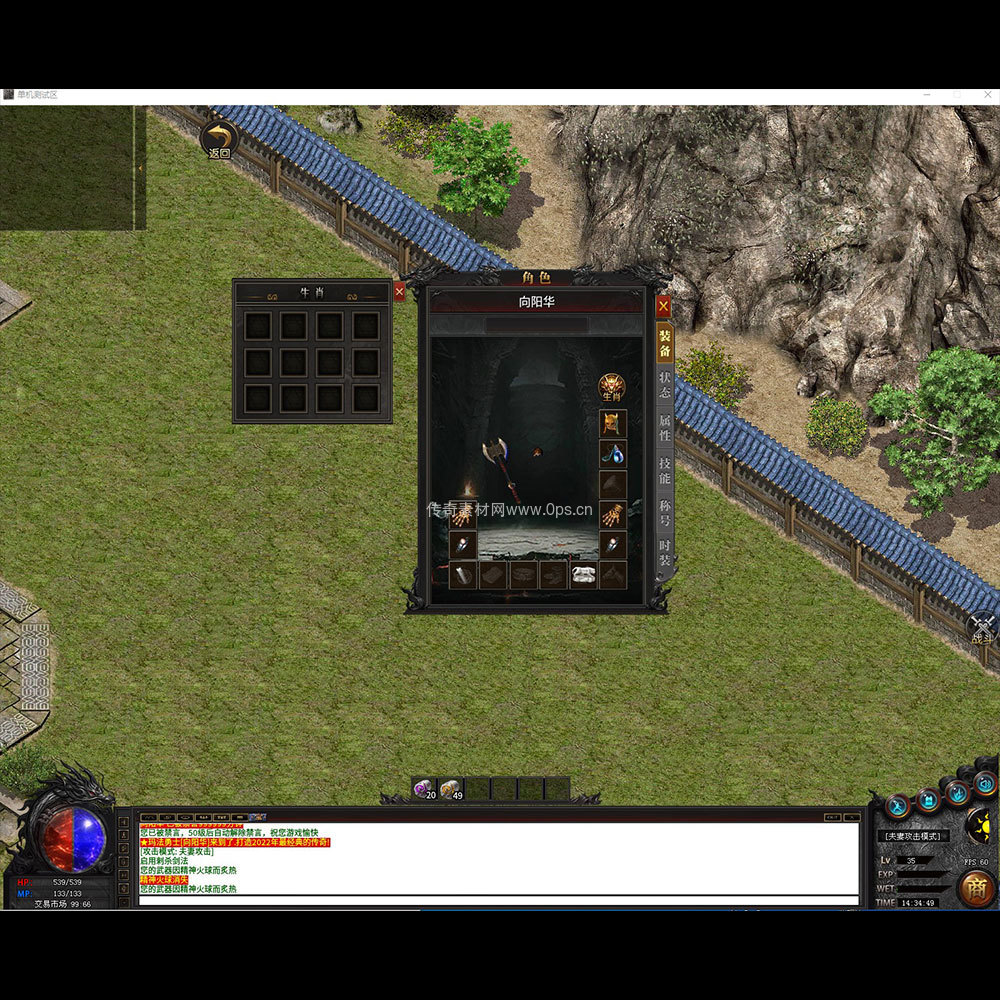Click the 返回 return arrow button
This screenshot has width=1000, height=1000.
219,141
